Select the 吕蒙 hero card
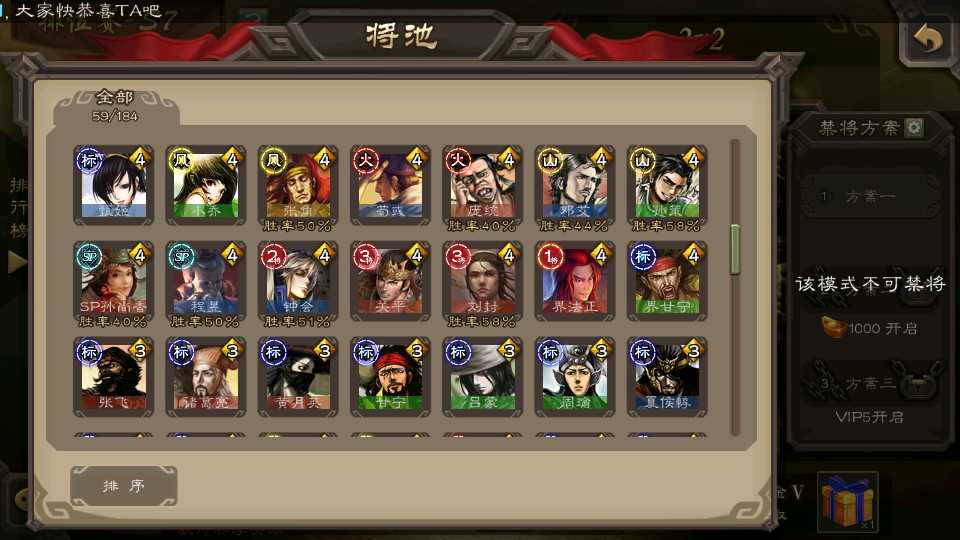Viewport: 960px width, 540px height. [482, 377]
